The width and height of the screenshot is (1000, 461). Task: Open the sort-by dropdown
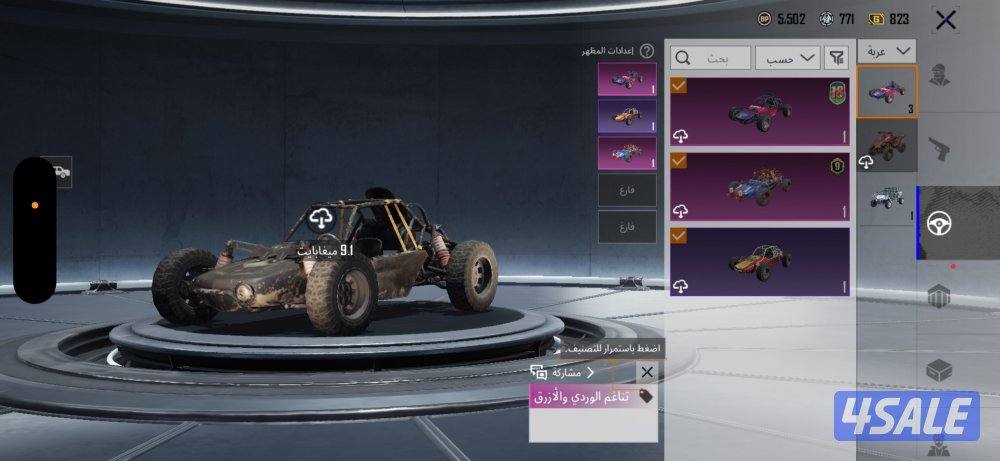(787, 57)
